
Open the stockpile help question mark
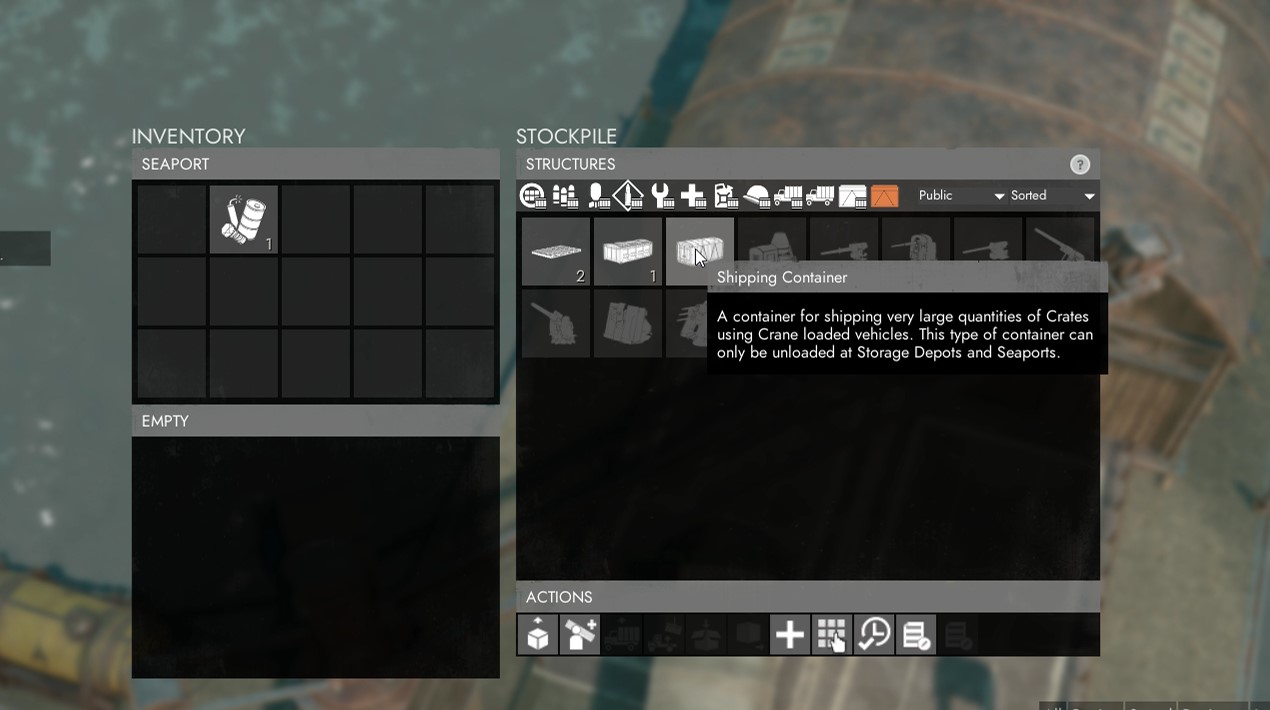tap(1079, 165)
